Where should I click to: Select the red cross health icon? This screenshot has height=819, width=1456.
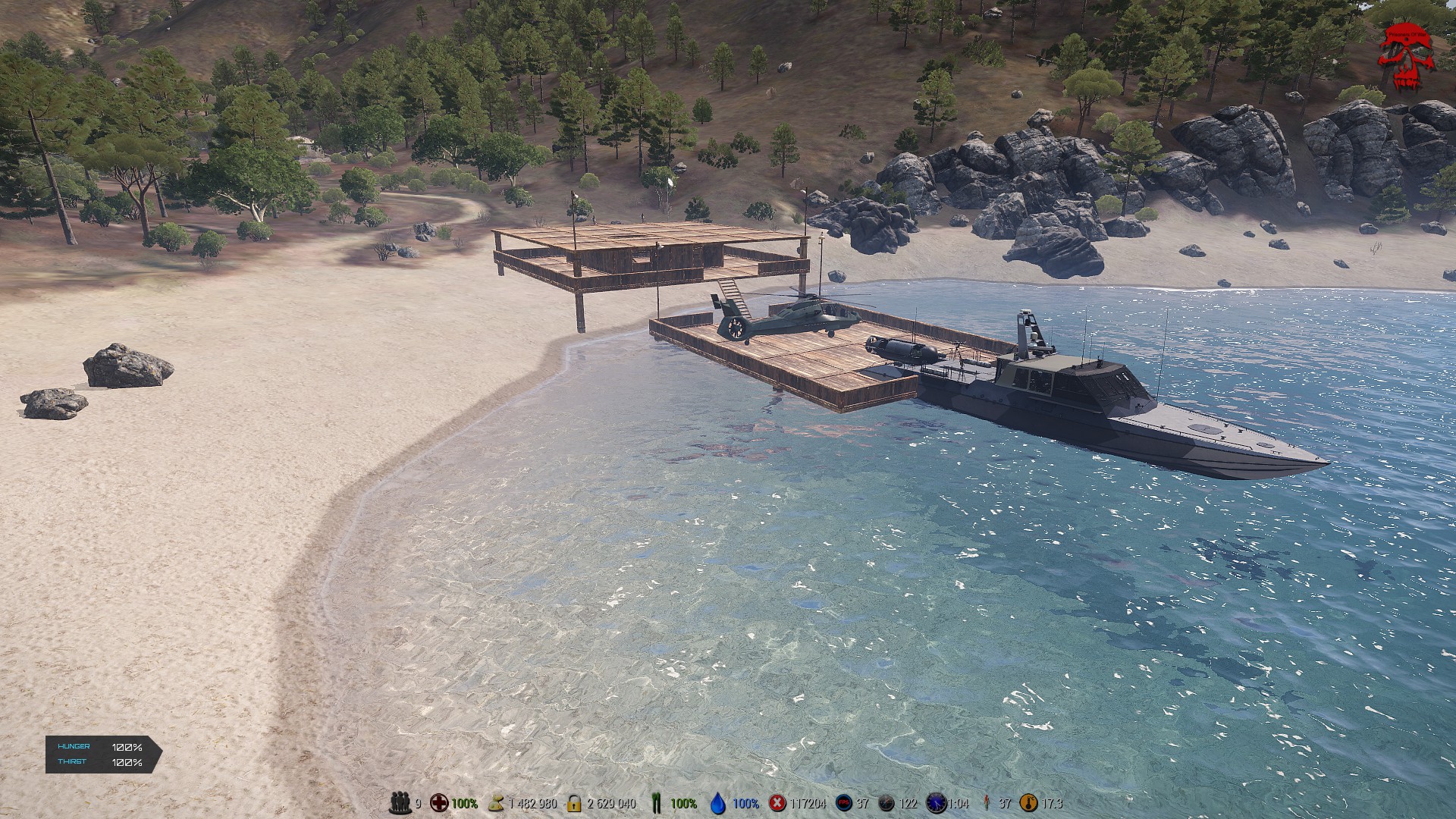pyautogui.click(x=439, y=802)
